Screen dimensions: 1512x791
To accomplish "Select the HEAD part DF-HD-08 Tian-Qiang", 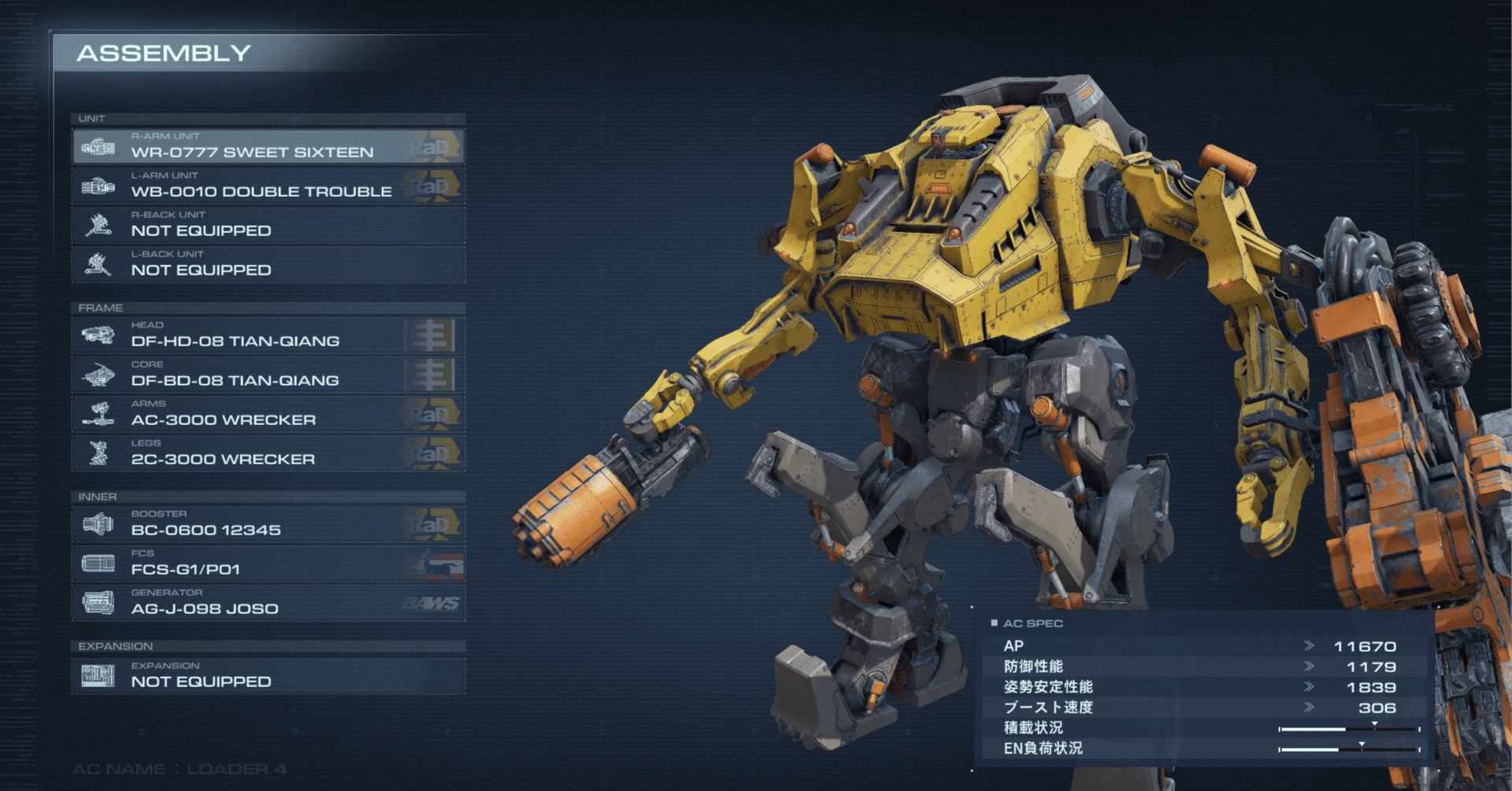I will [x=268, y=335].
